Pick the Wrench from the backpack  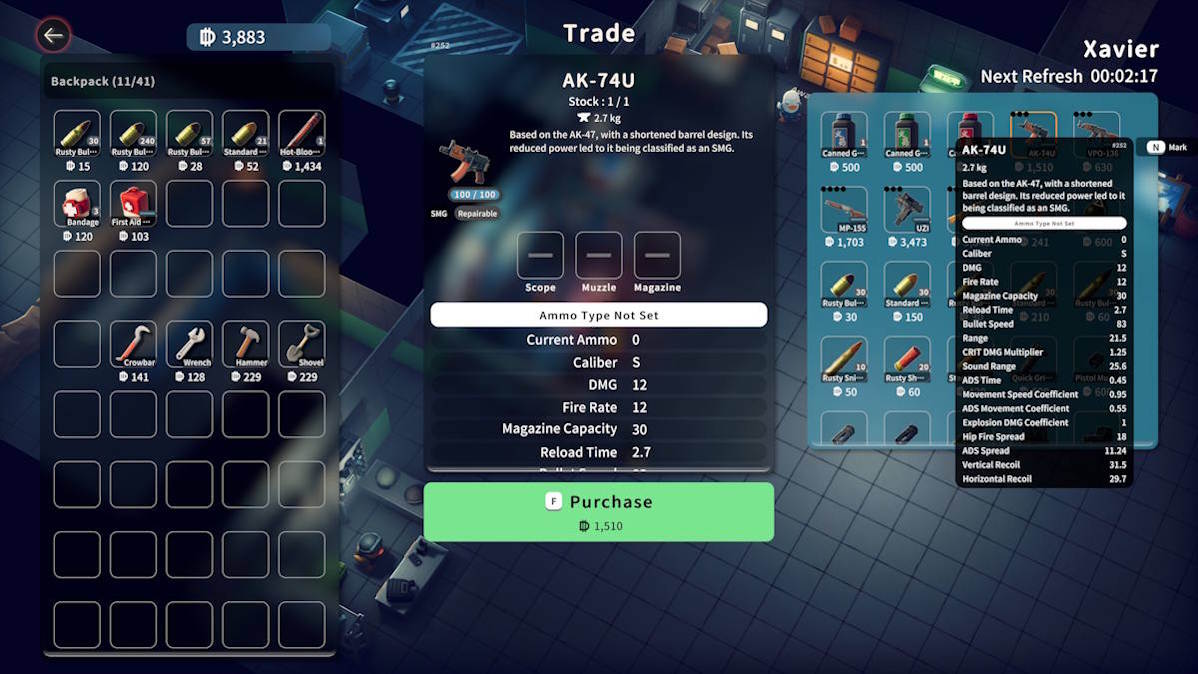(189, 344)
